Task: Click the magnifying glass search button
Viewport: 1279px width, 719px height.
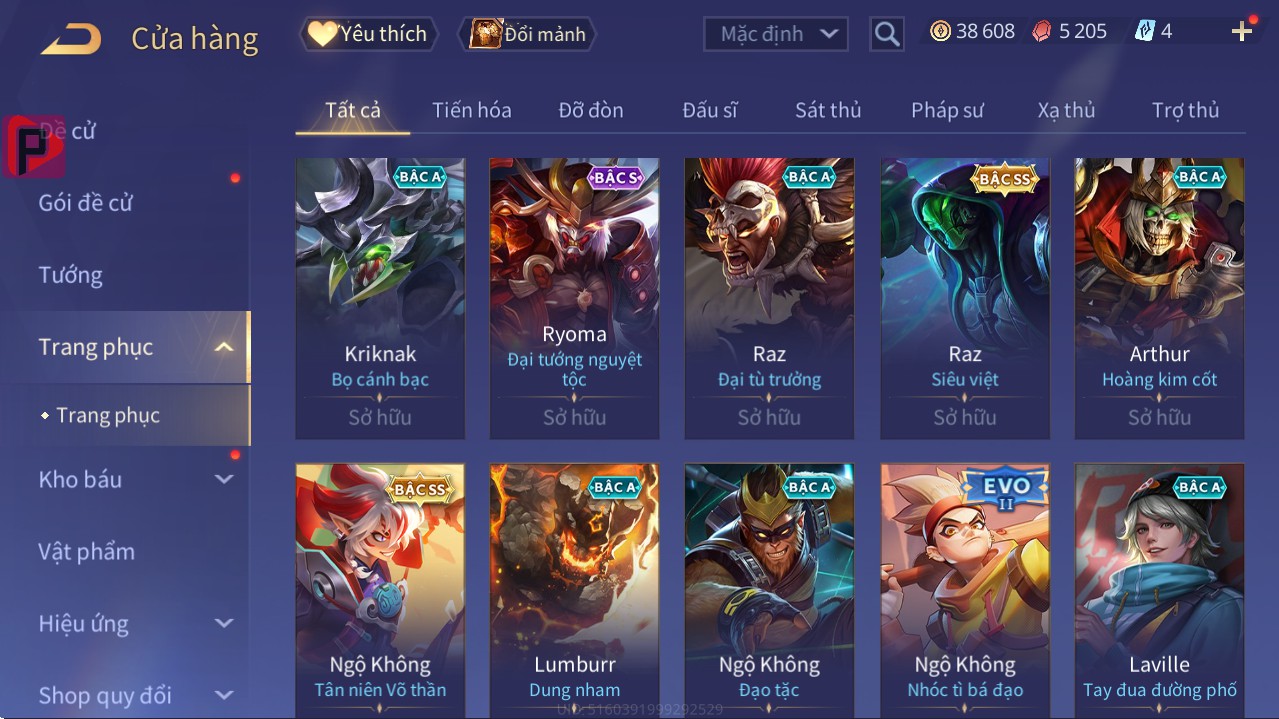Action: pyautogui.click(x=886, y=34)
